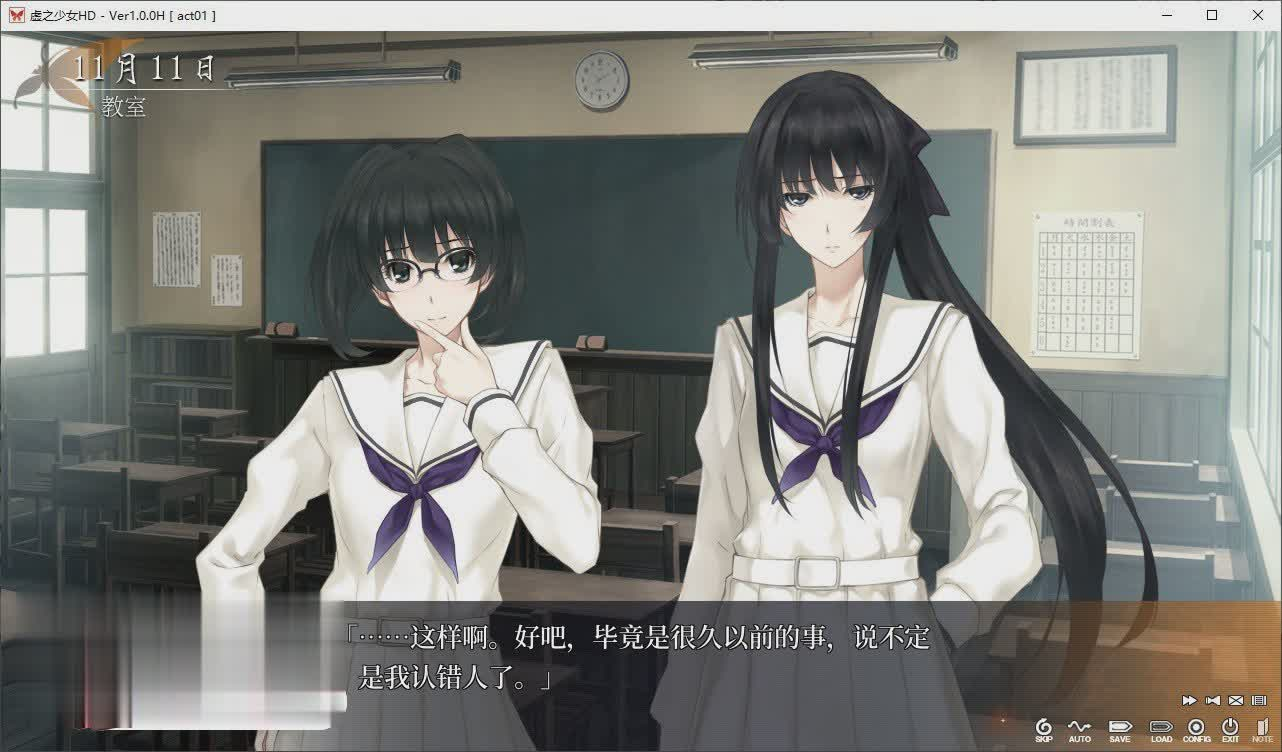
Task: Minimize the game window
Action: 1166,15
